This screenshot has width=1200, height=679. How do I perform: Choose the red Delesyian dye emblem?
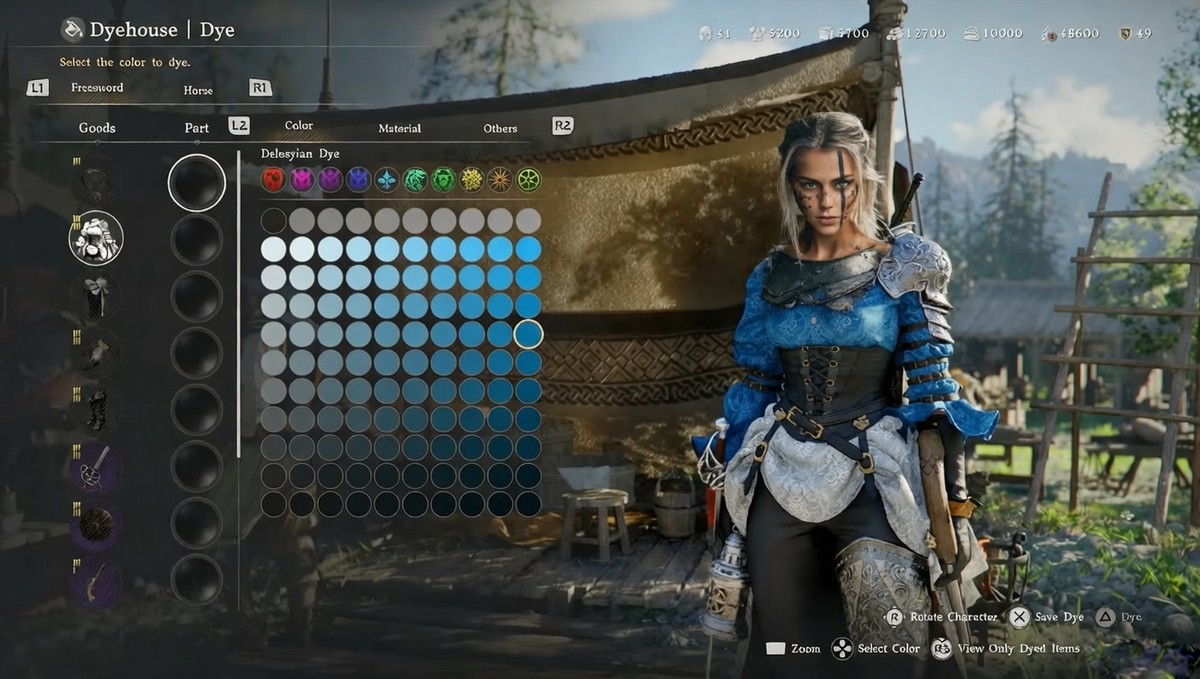(273, 180)
